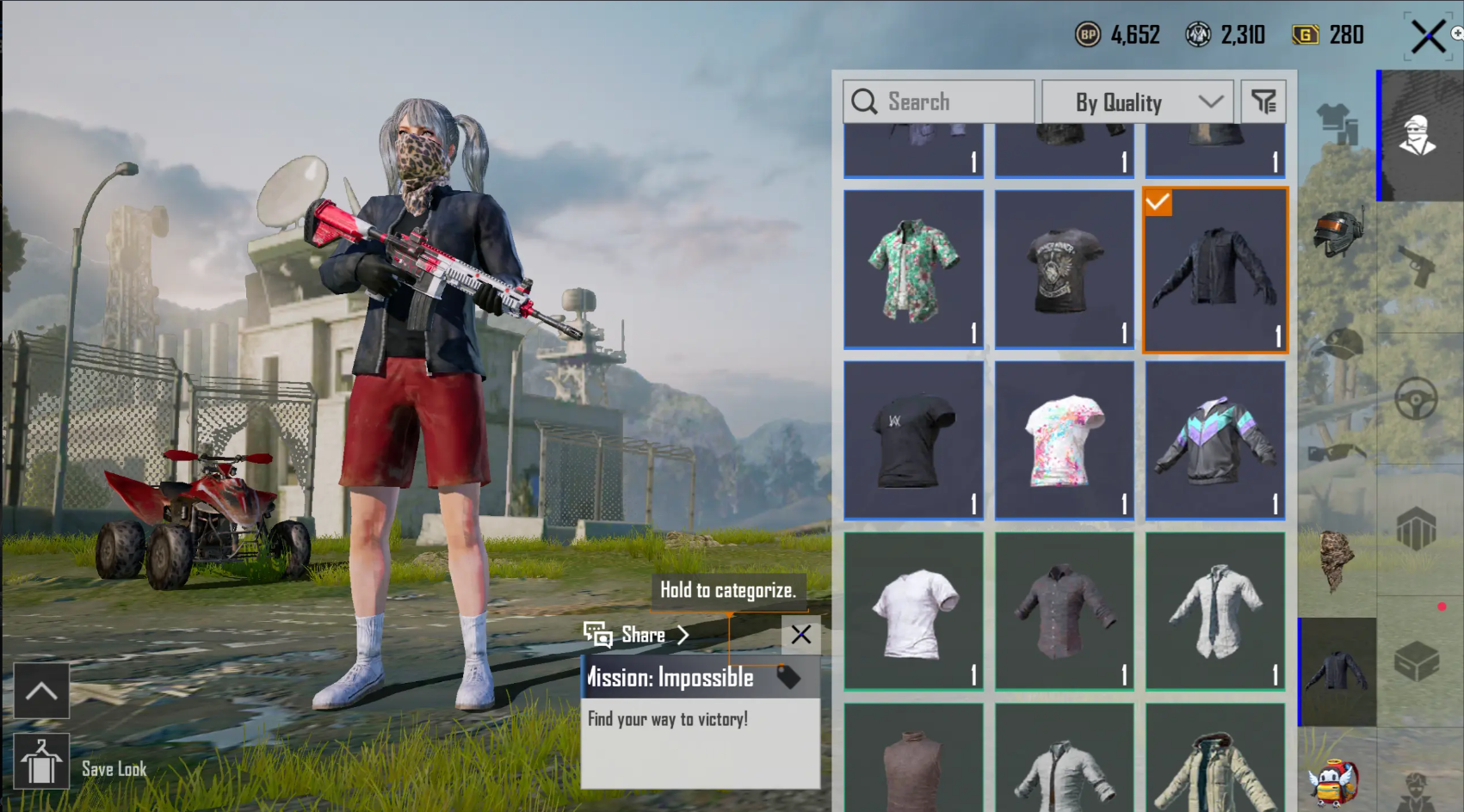Click the Save Look mannequin icon
1464x812 pixels.
40,761
